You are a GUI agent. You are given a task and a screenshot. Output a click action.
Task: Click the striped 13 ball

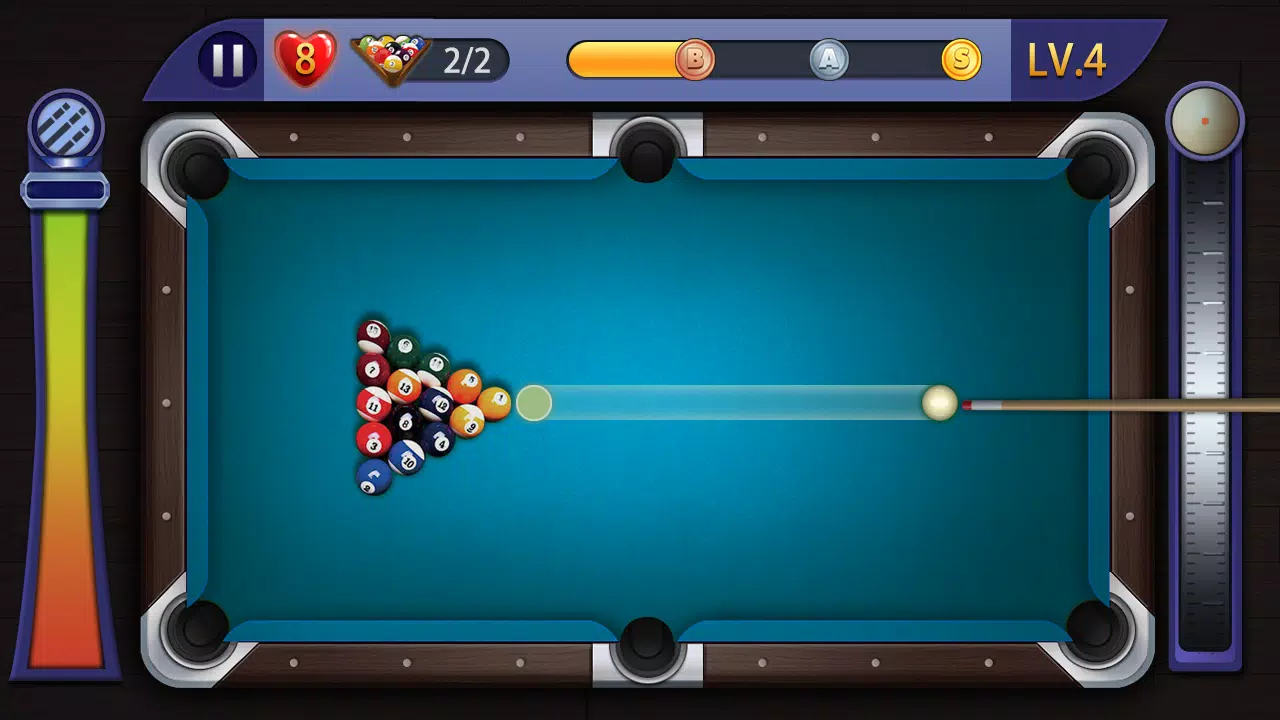[x=404, y=385]
